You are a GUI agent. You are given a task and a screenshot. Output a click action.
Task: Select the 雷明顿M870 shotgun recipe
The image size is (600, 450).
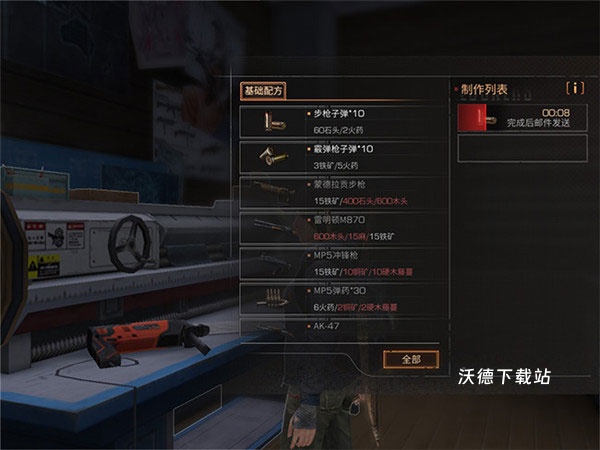340,227
